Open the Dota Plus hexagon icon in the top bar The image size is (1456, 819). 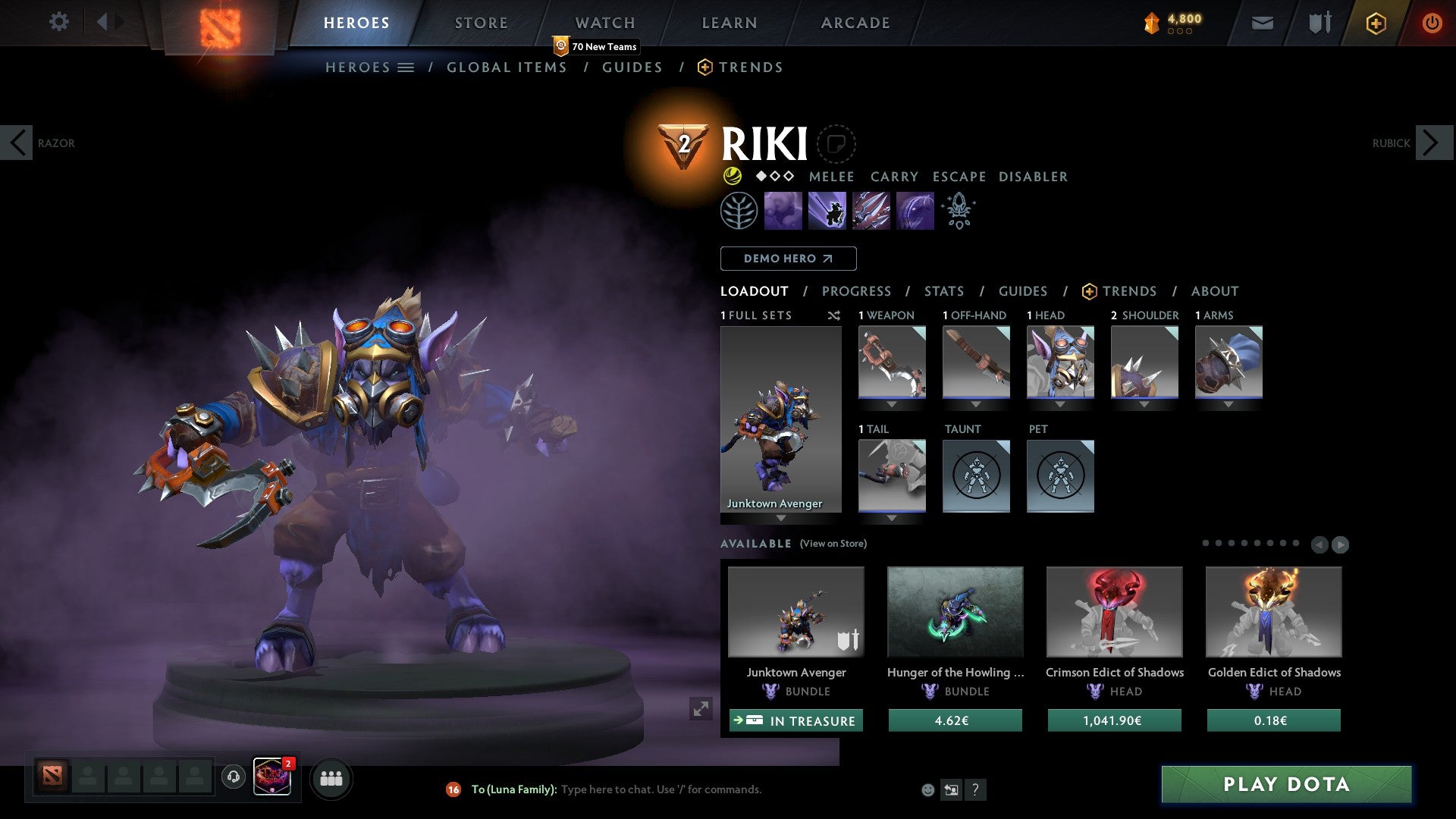point(1376,23)
